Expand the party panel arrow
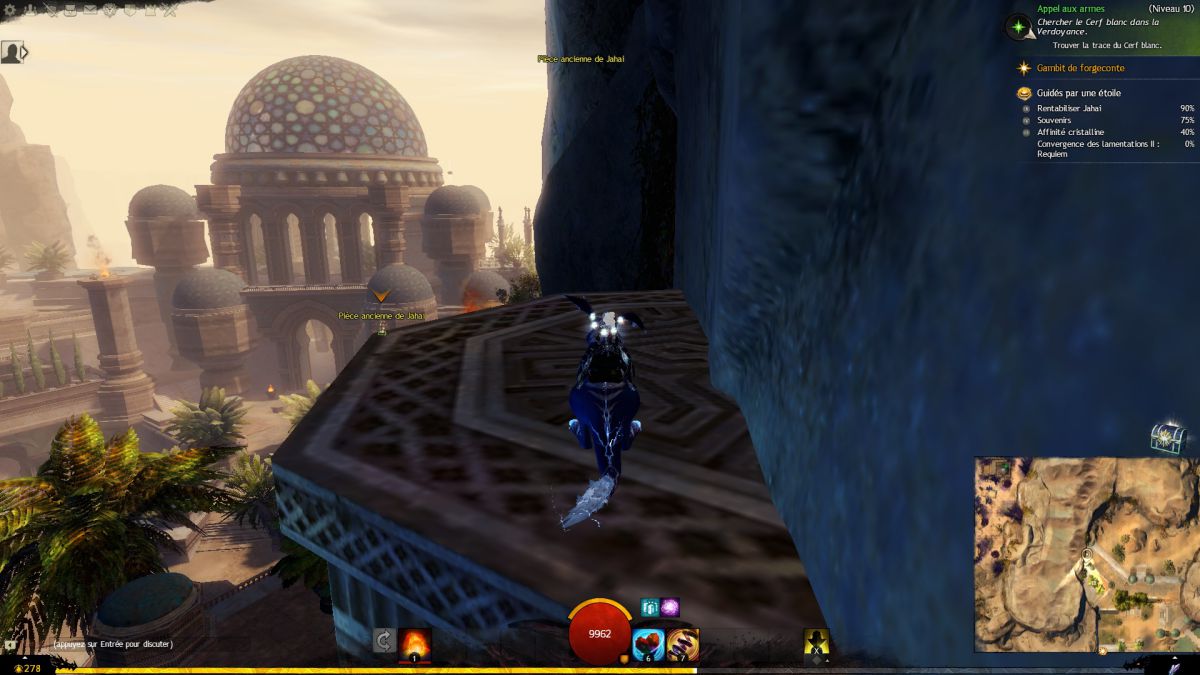Screen dimensions: 1200x675 pyautogui.click(x=25, y=52)
